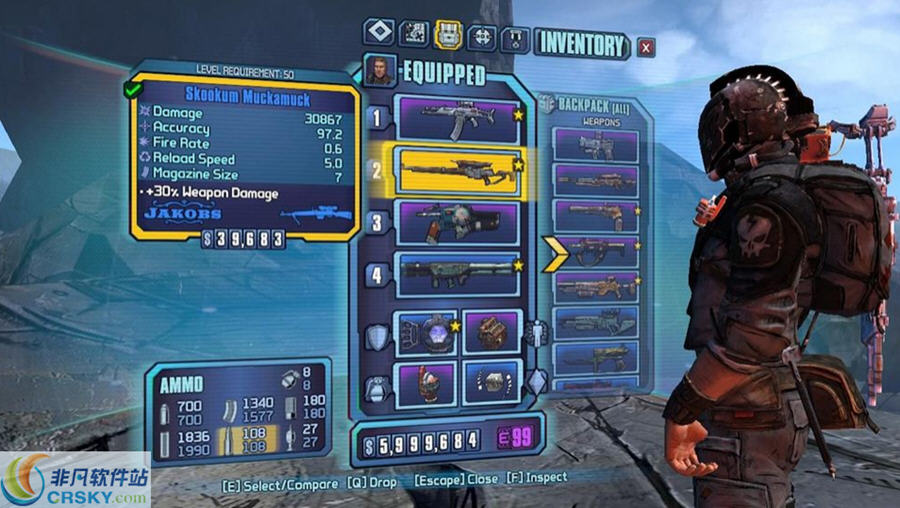The height and width of the screenshot is (508, 900).
Task: Open the skills tab with the crosshair icon
Action: [x=481, y=37]
